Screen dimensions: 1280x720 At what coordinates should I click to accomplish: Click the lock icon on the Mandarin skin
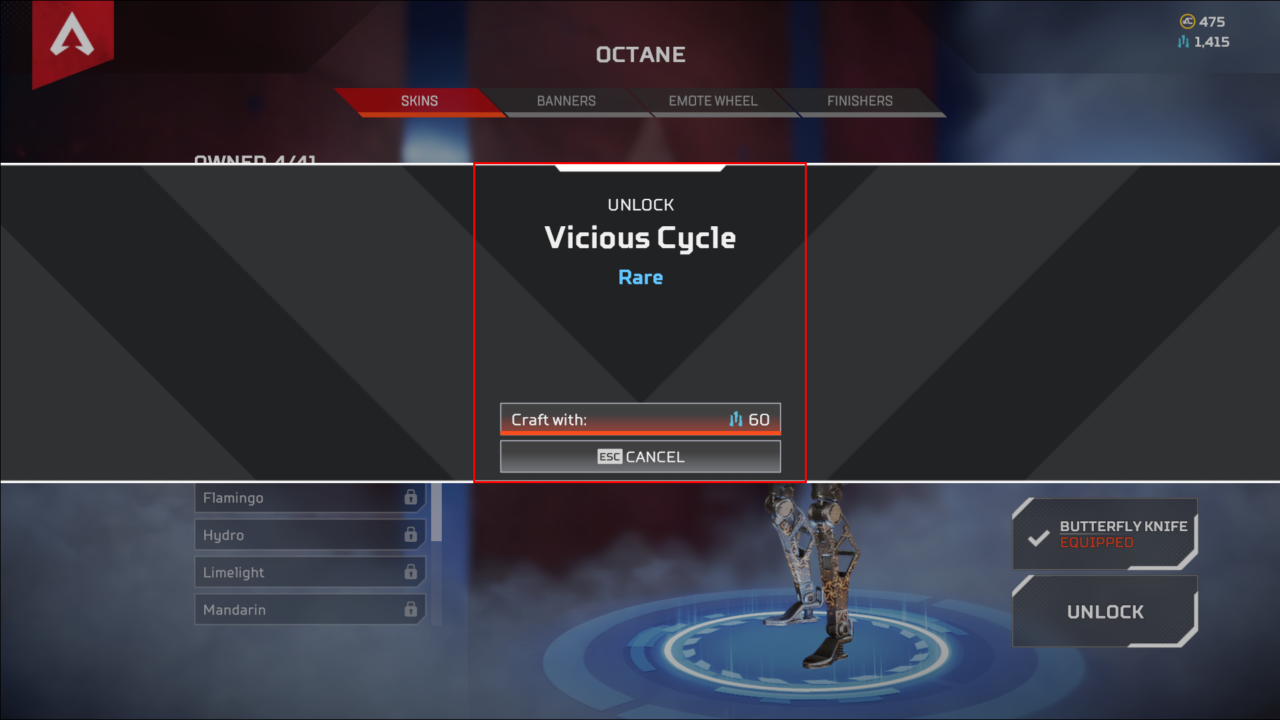[x=409, y=609]
